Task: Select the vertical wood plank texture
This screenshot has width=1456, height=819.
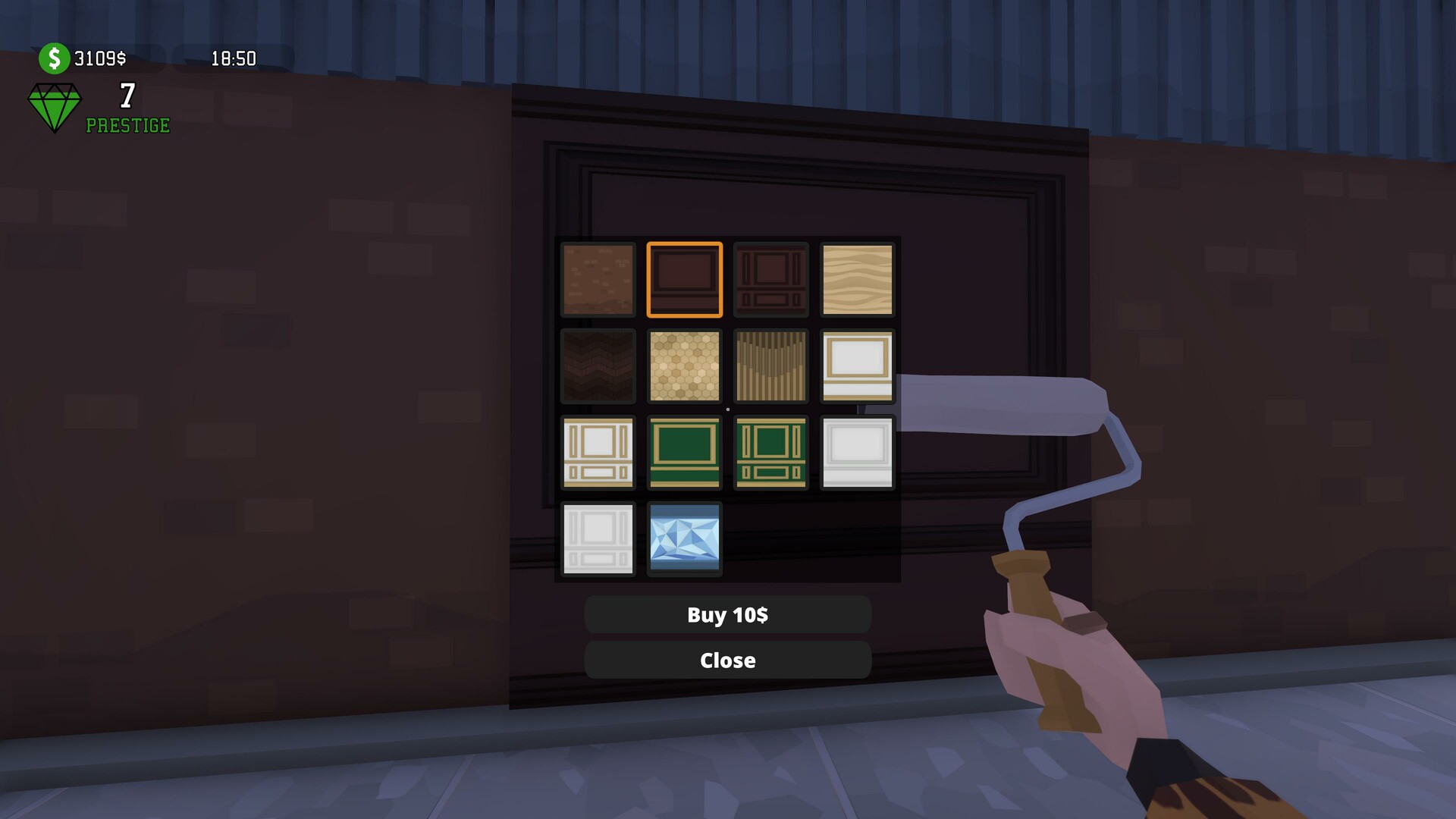Action: (770, 366)
